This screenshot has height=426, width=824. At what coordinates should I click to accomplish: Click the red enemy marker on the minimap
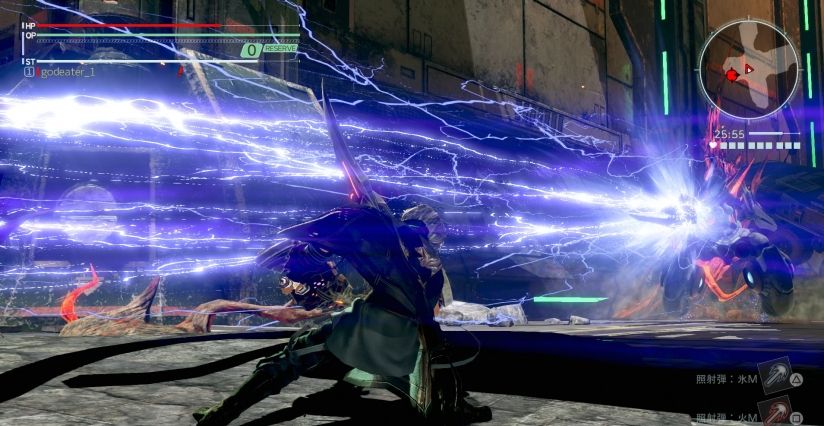tap(732, 75)
